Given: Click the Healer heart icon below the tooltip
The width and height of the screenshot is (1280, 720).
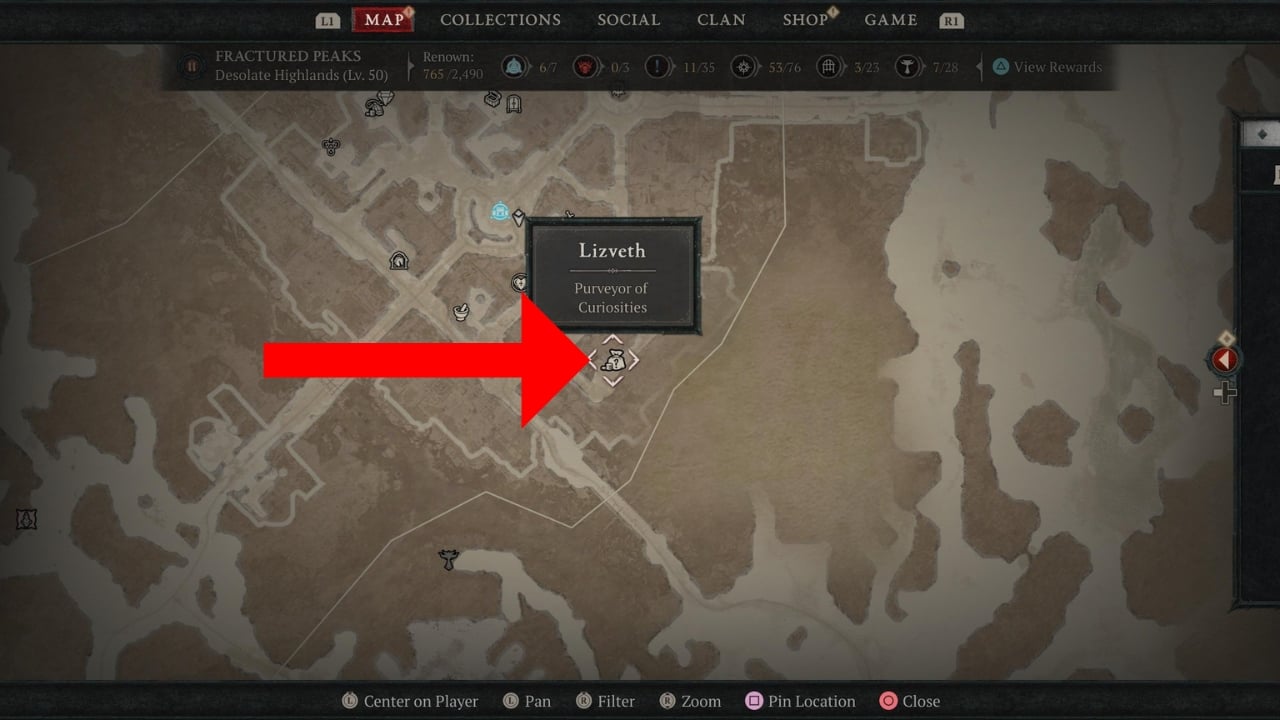Looking at the screenshot, I should 519,282.
